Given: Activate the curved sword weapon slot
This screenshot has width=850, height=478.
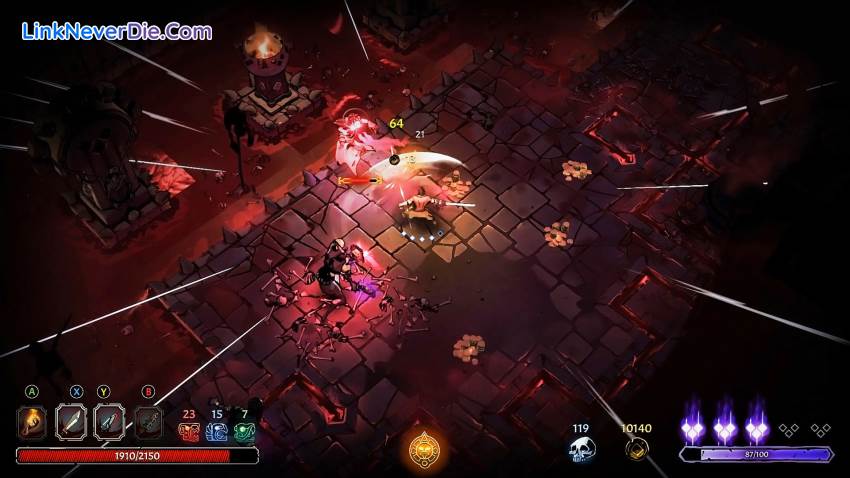Looking at the screenshot, I should point(72,423).
